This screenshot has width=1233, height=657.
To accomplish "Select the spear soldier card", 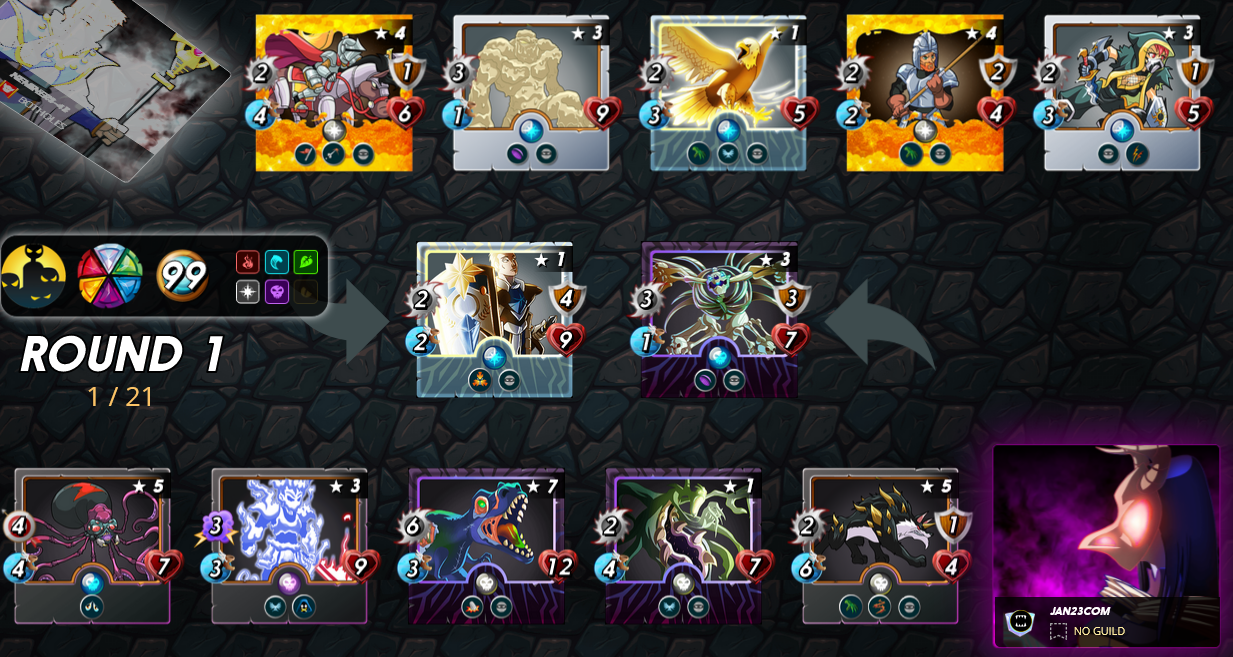I will tap(925, 90).
